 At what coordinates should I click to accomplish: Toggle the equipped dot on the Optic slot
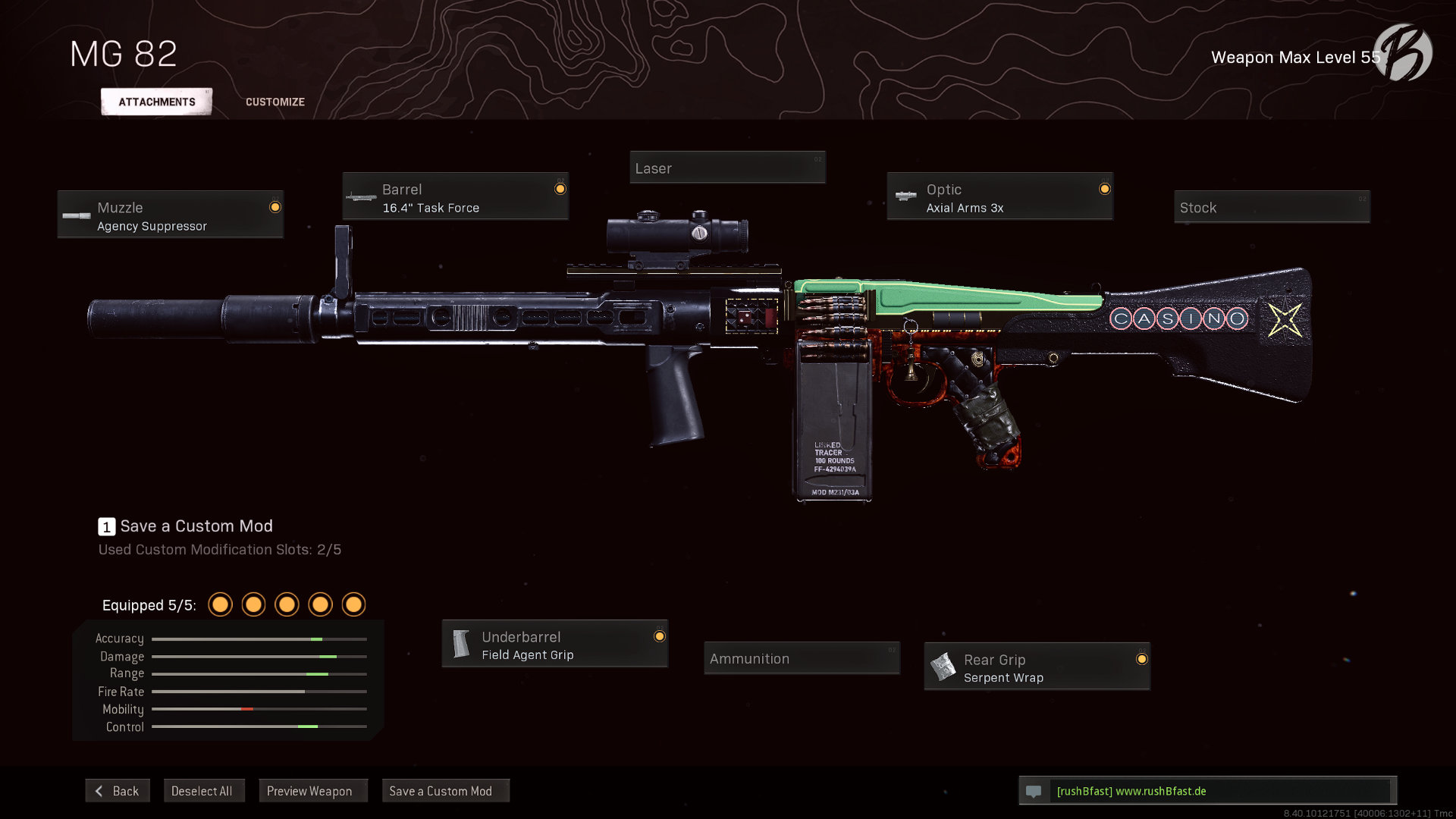1105,187
